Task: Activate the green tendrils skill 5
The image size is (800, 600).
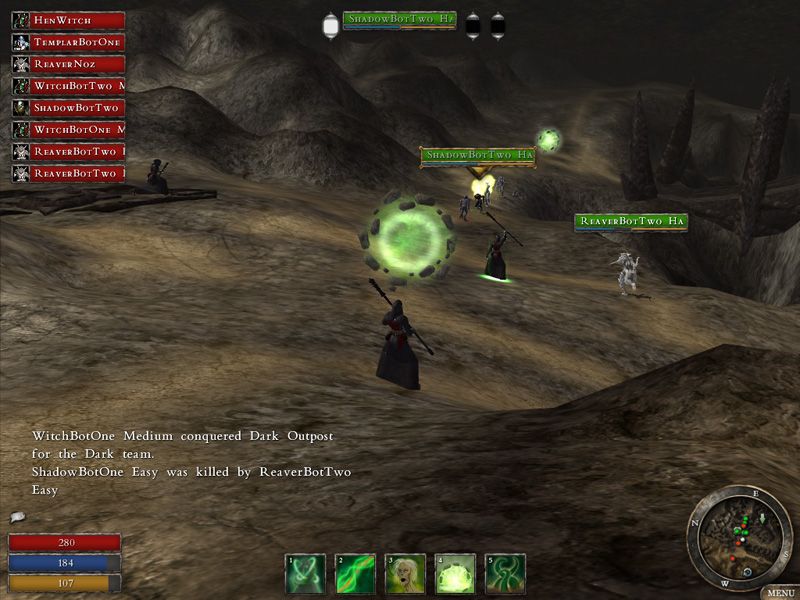Action: pyautogui.click(x=505, y=574)
